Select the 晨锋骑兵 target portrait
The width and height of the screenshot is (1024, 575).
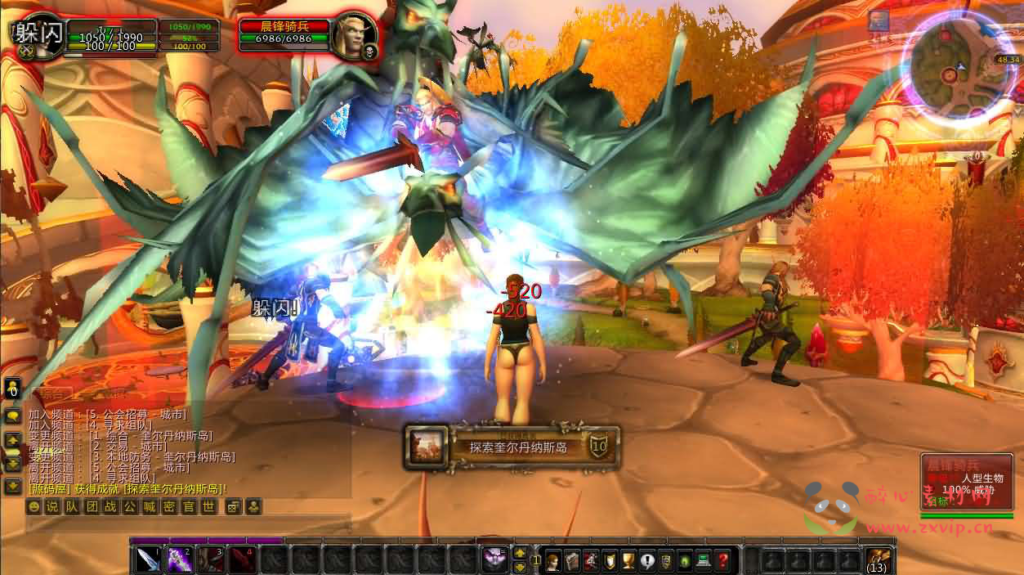click(354, 35)
